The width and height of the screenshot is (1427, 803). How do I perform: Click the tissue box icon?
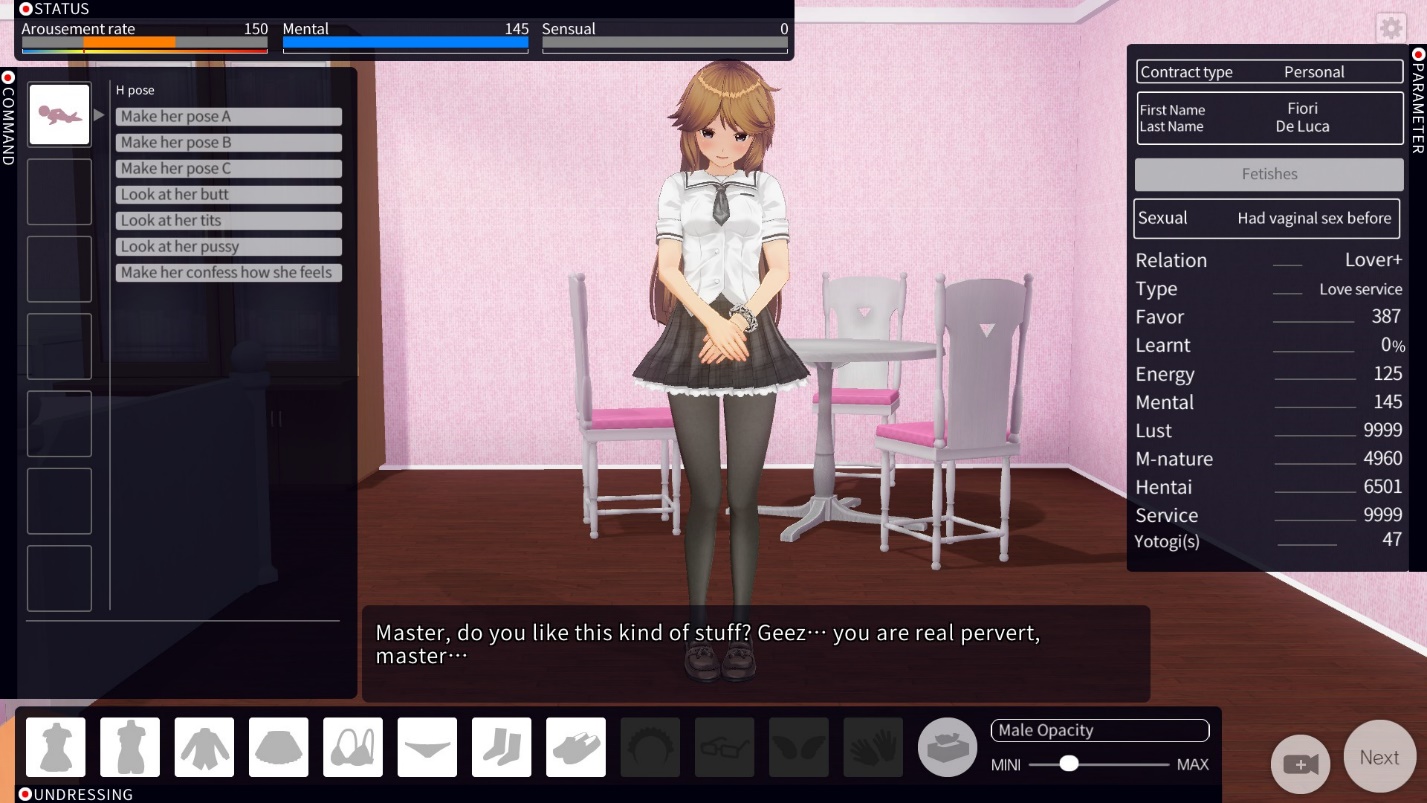click(x=947, y=747)
